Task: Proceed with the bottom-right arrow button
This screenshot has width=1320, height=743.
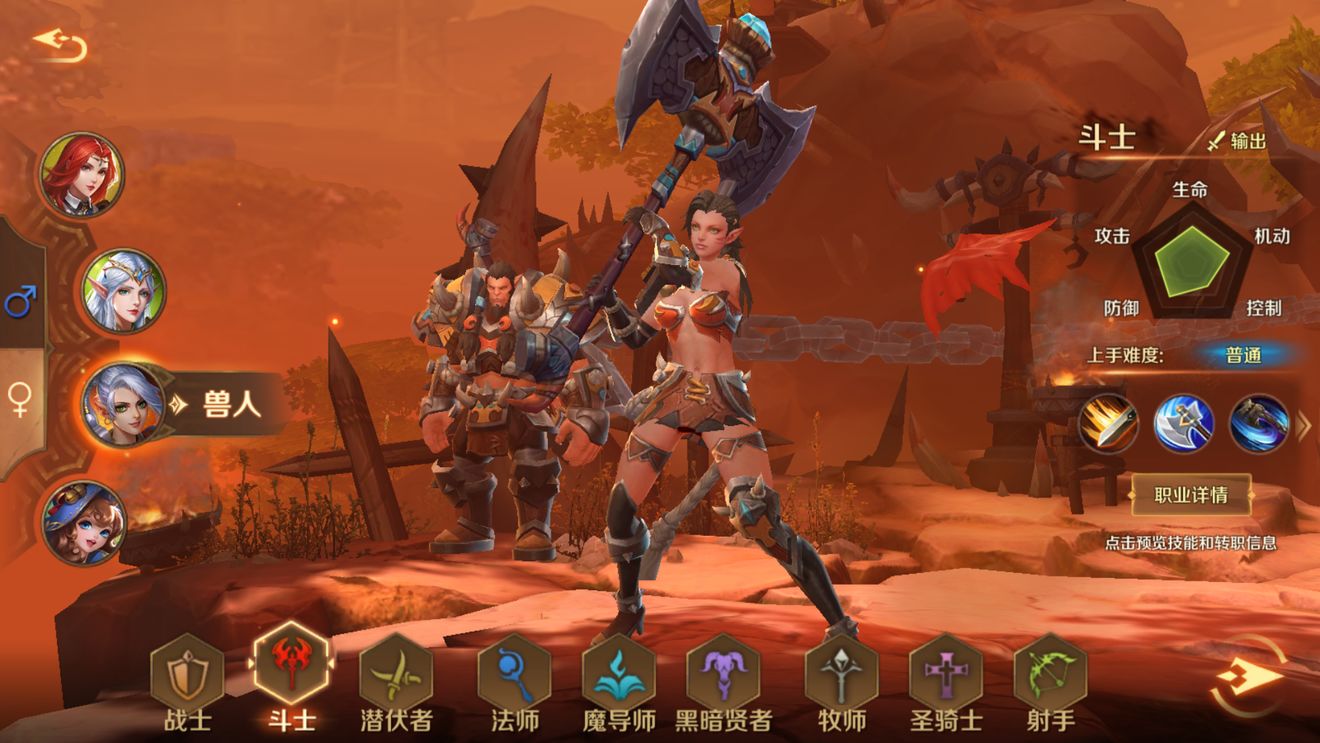Action: [1248, 678]
